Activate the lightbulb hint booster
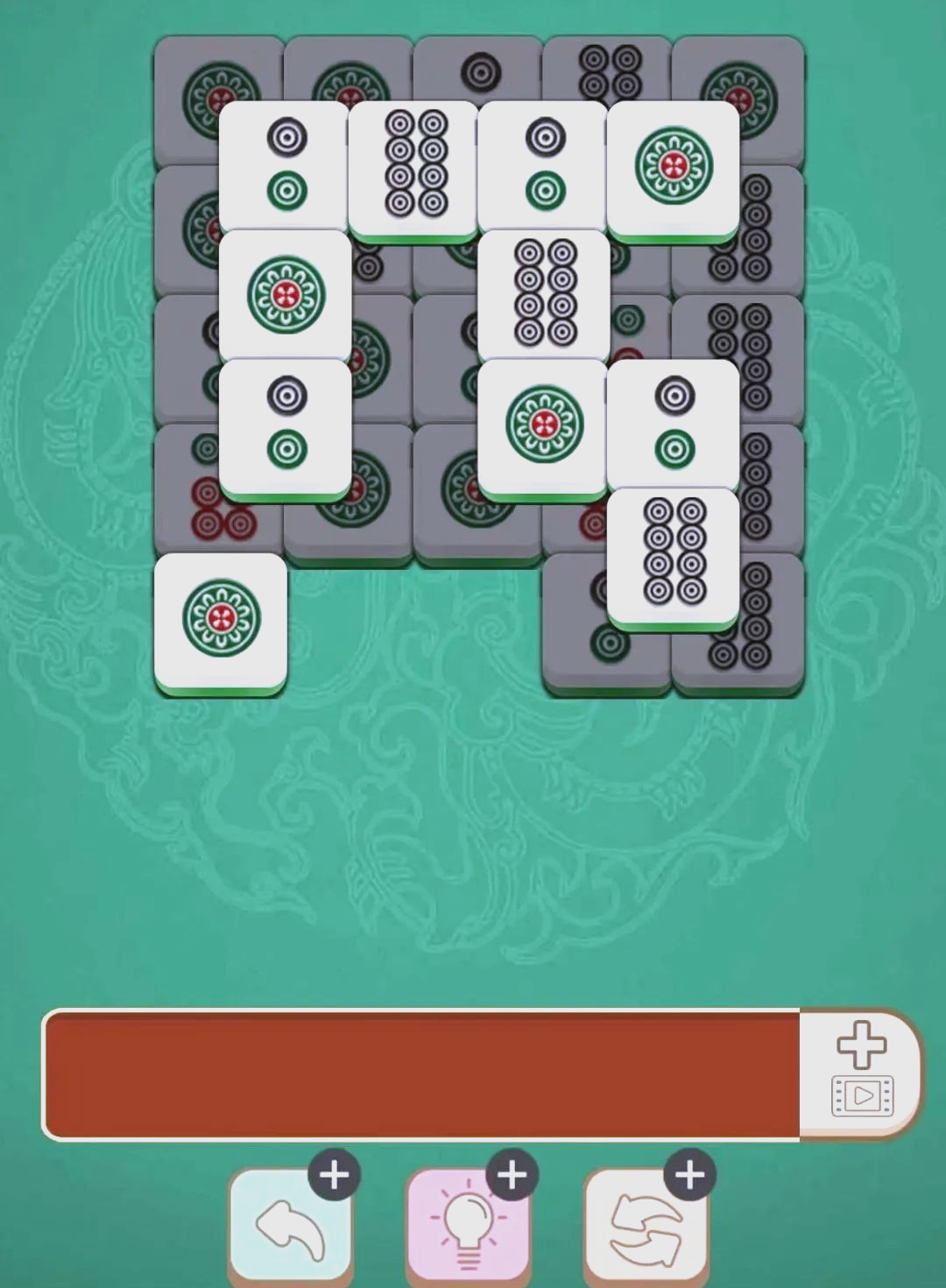Image resolution: width=946 pixels, height=1288 pixels. [x=468, y=1225]
